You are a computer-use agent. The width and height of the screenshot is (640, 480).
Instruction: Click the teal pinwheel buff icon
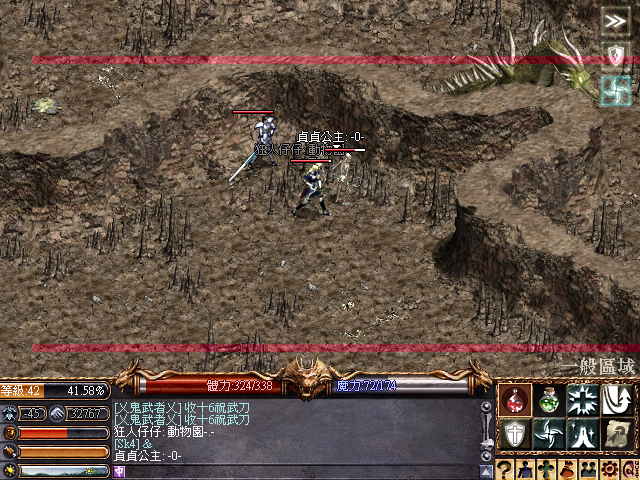click(615, 89)
